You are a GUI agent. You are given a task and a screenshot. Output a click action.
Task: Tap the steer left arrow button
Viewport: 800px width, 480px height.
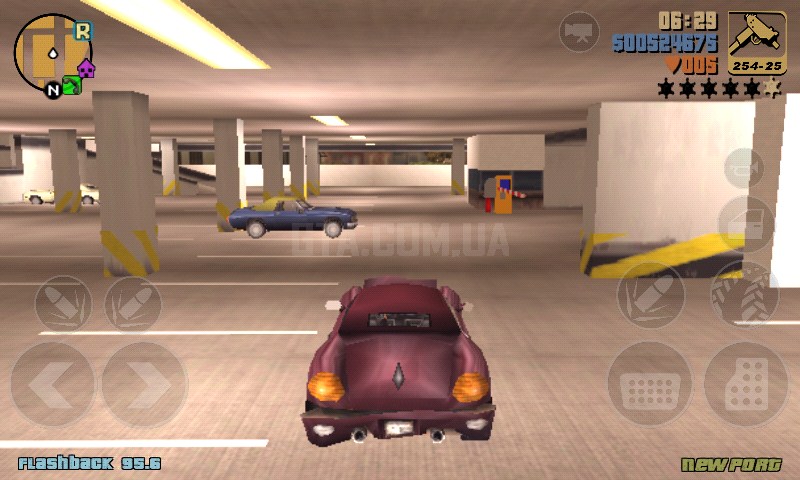pyautogui.click(x=52, y=385)
